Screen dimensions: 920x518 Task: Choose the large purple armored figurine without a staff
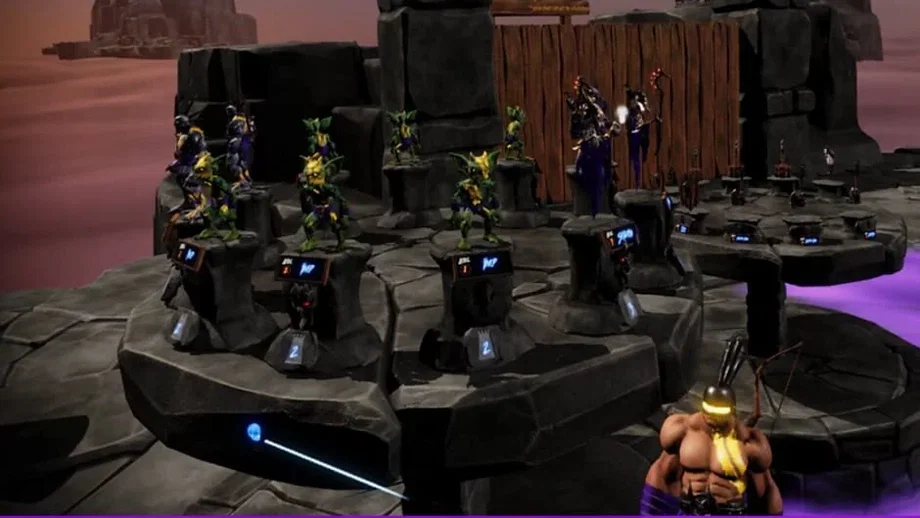[590, 150]
